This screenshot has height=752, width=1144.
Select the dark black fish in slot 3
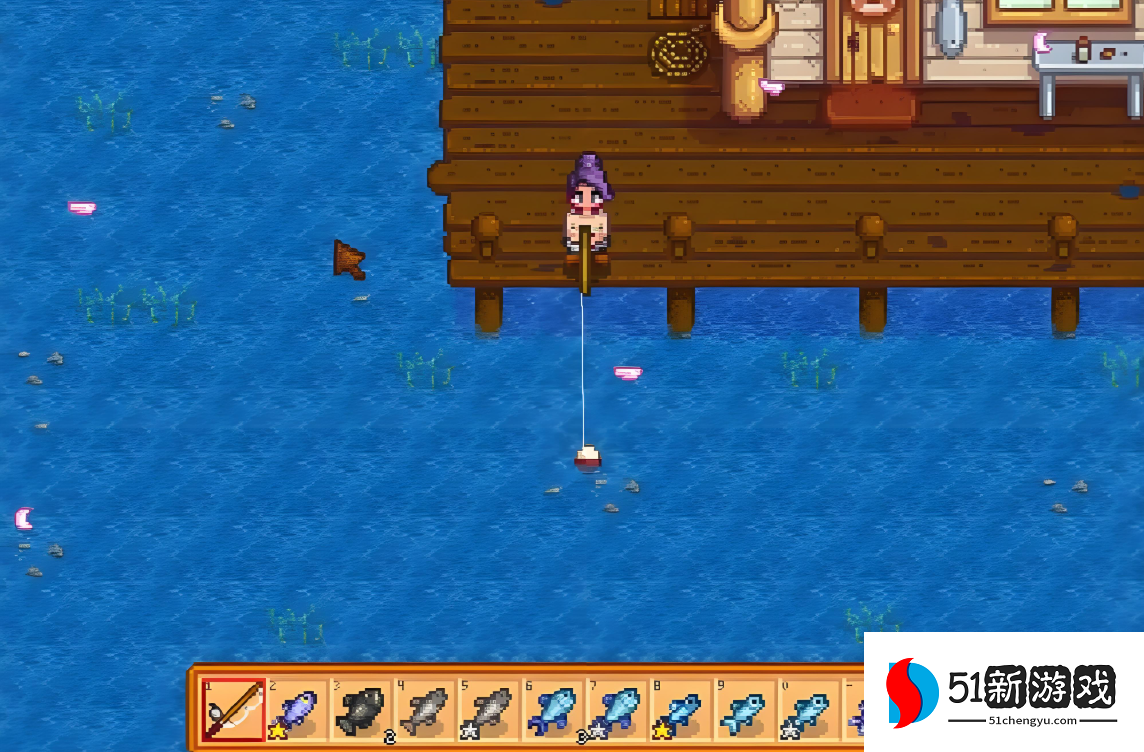tap(361, 711)
